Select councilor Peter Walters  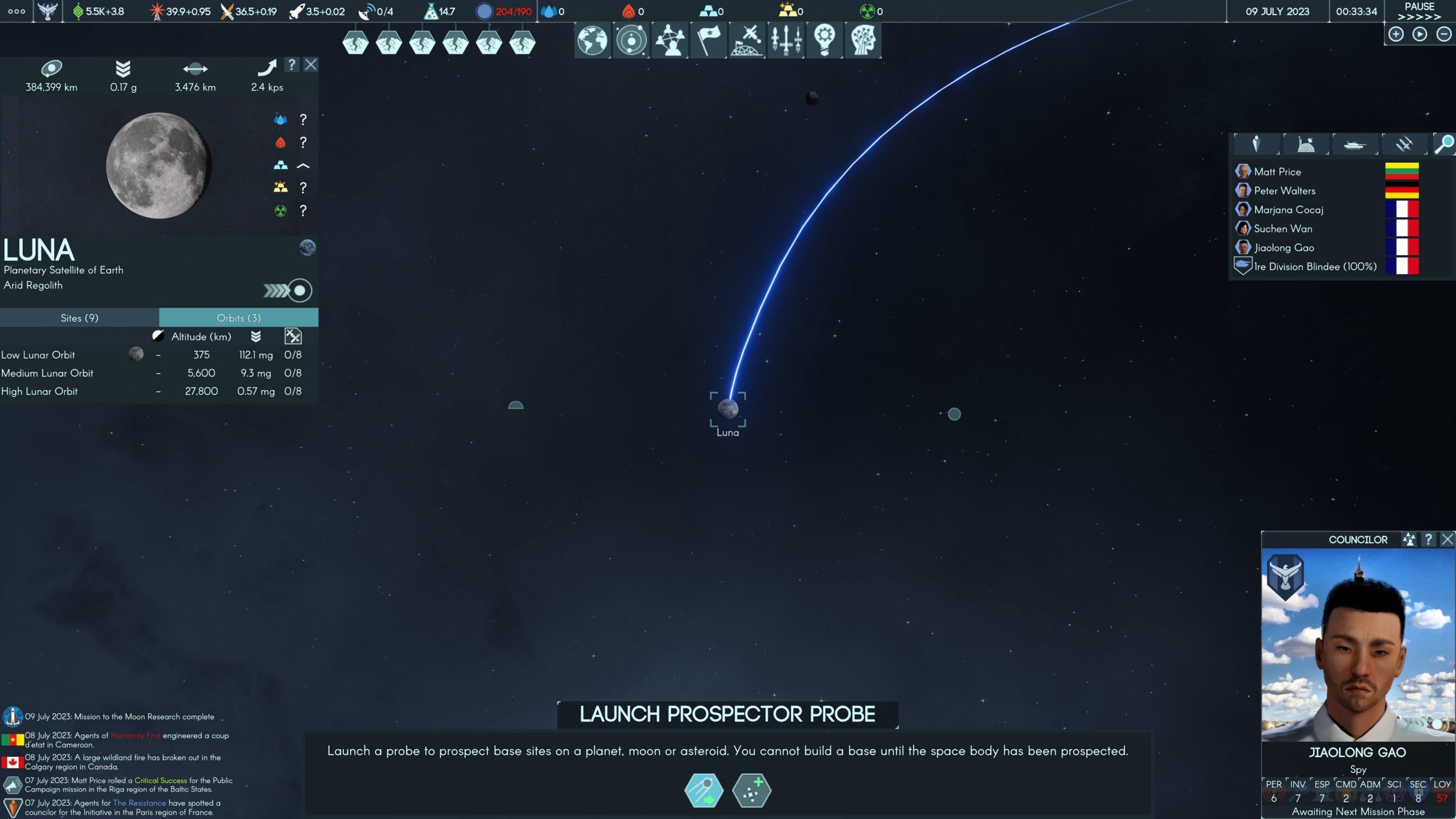pyautogui.click(x=1284, y=191)
